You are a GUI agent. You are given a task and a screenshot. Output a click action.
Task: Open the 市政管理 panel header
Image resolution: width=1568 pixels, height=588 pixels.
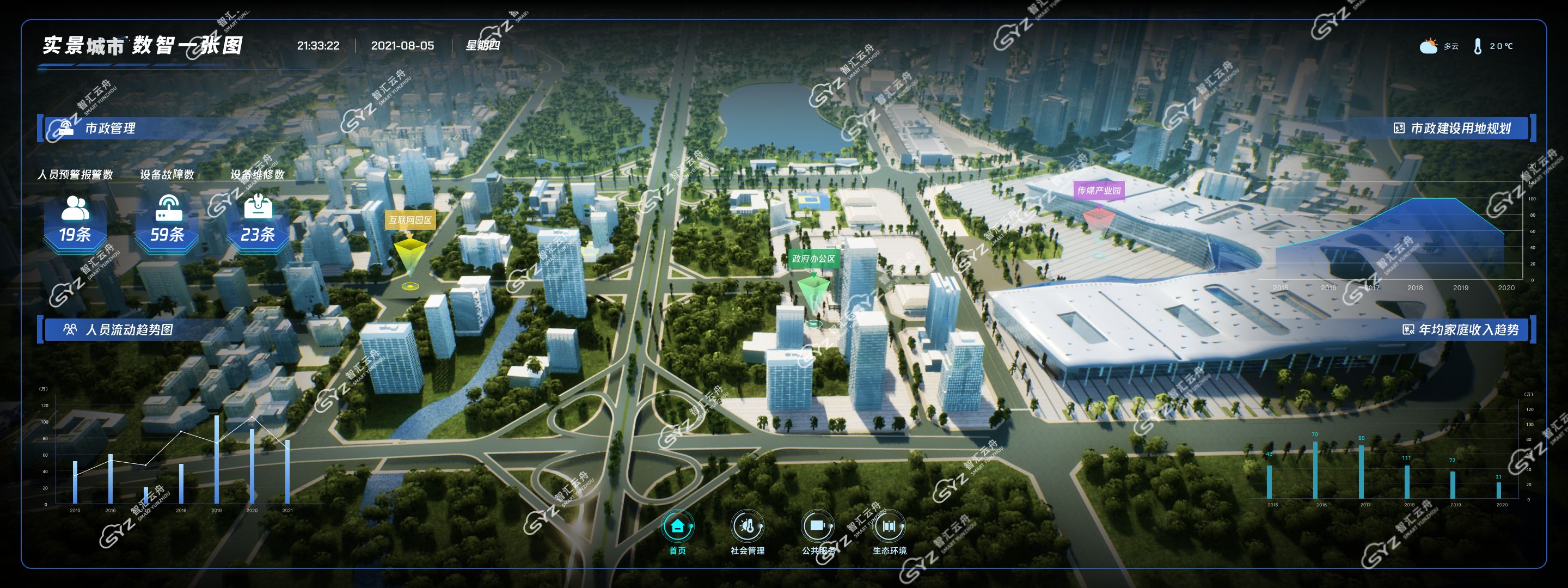(x=109, y=128)
